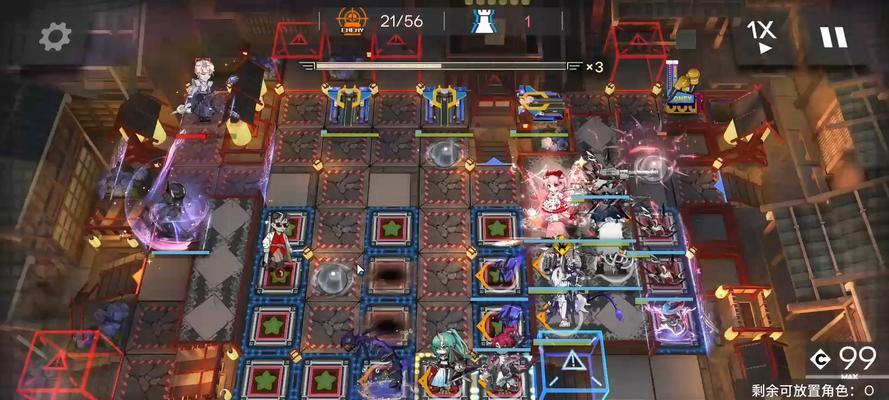Image resolution: width=889 pixels, height=400 pixels.
Task: Open the gear settings menu
Action: click(x=56, y=37)
